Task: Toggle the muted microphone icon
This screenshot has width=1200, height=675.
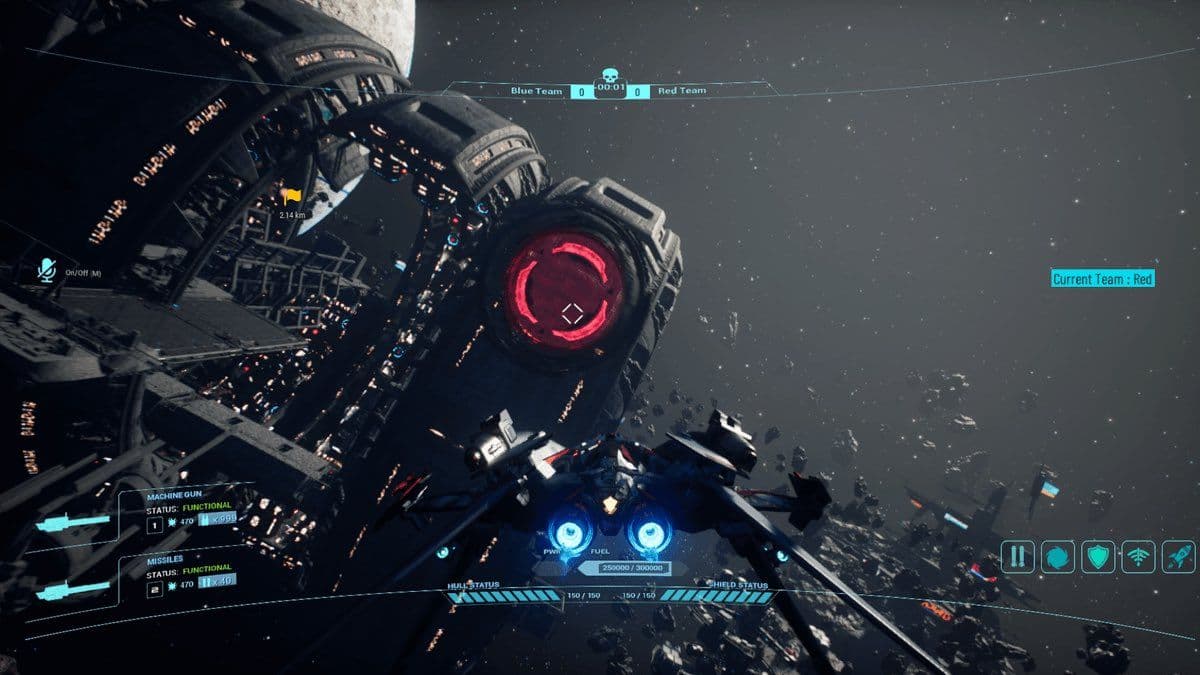Action: 46,270
